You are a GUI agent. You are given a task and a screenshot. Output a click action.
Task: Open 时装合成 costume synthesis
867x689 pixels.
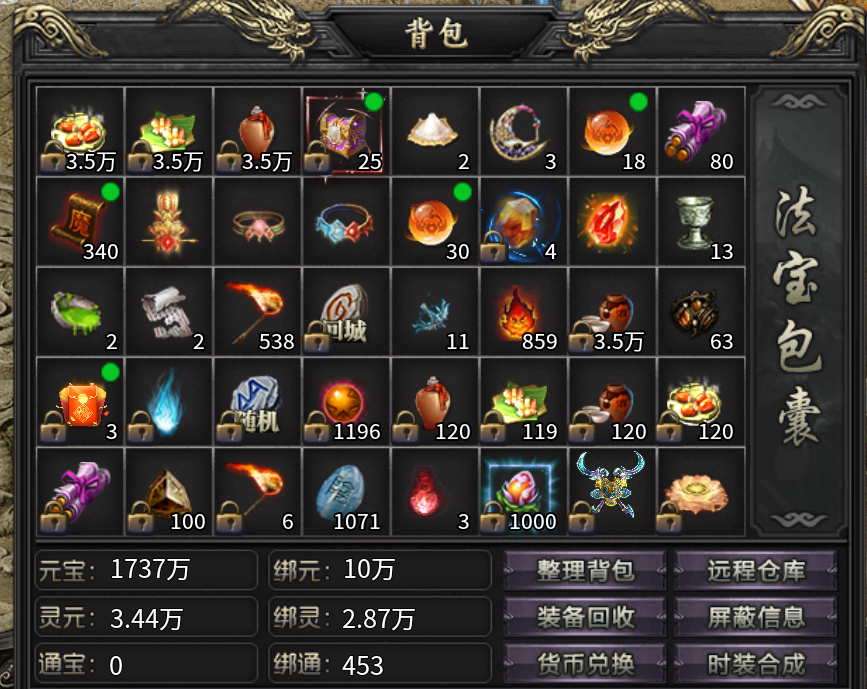(756, 662)
